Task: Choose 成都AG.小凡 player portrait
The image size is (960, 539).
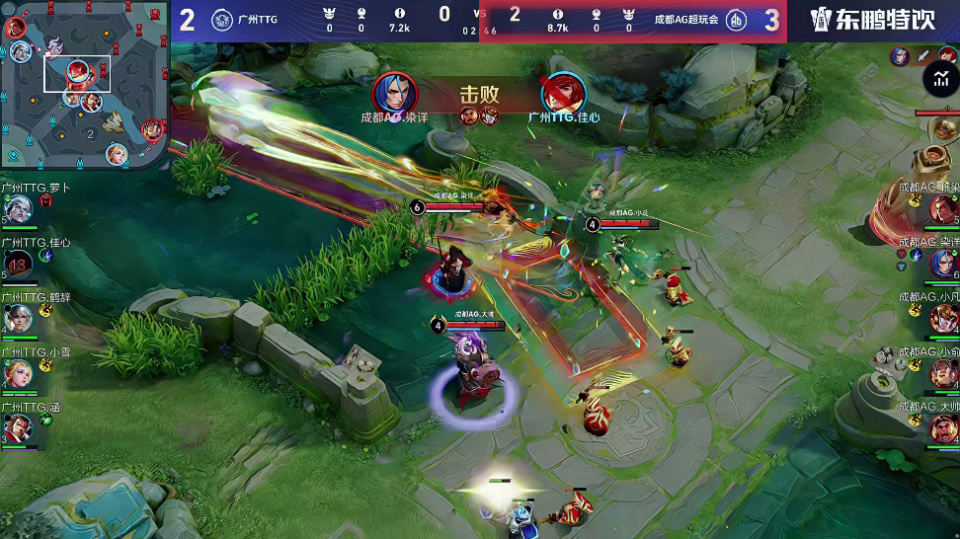Action: (x=942, y=319)
